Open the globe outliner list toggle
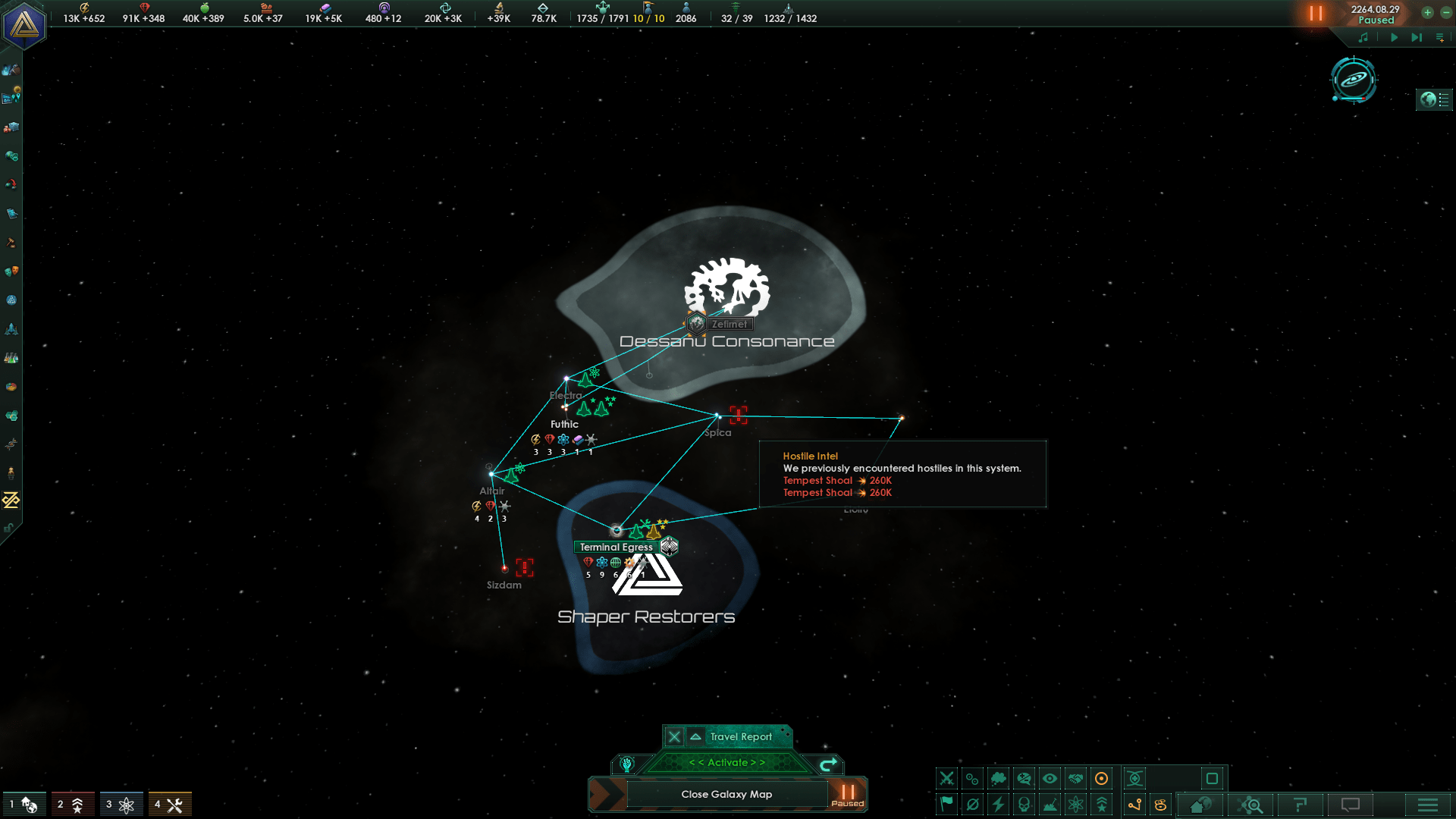Screen dimensions: 1456x819 [x=1434, y=99]
